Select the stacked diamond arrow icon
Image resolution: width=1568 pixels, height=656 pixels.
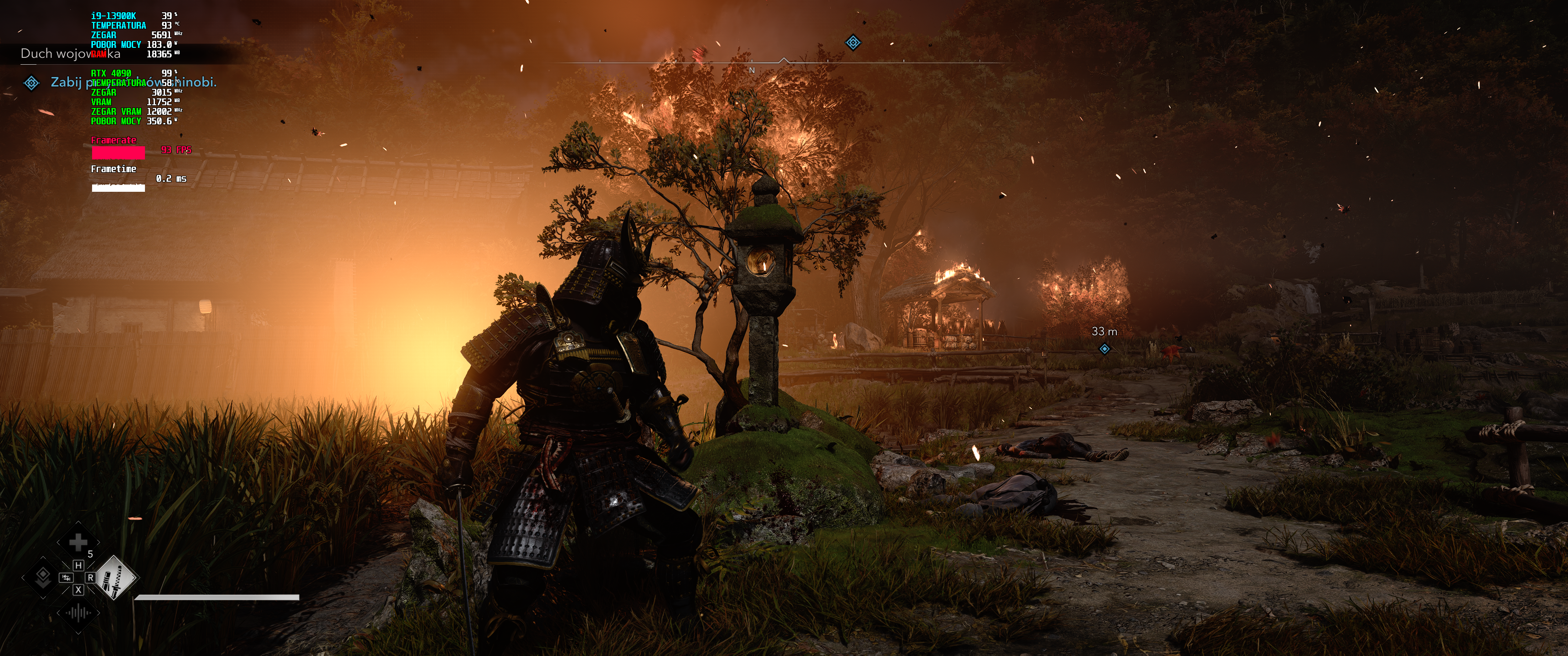tap(42, 577)
